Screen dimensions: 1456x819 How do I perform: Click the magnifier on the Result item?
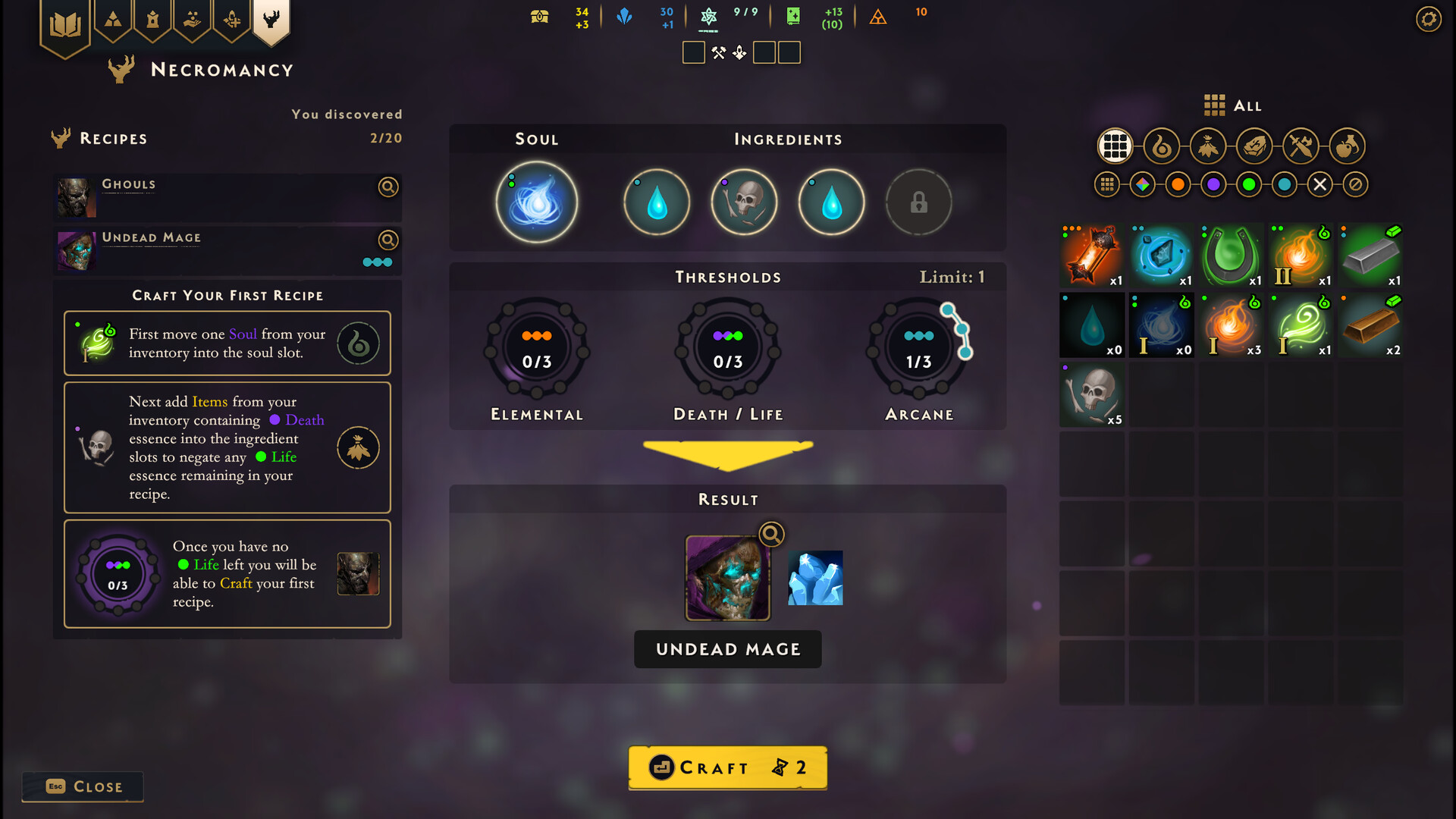click(770, 534)
